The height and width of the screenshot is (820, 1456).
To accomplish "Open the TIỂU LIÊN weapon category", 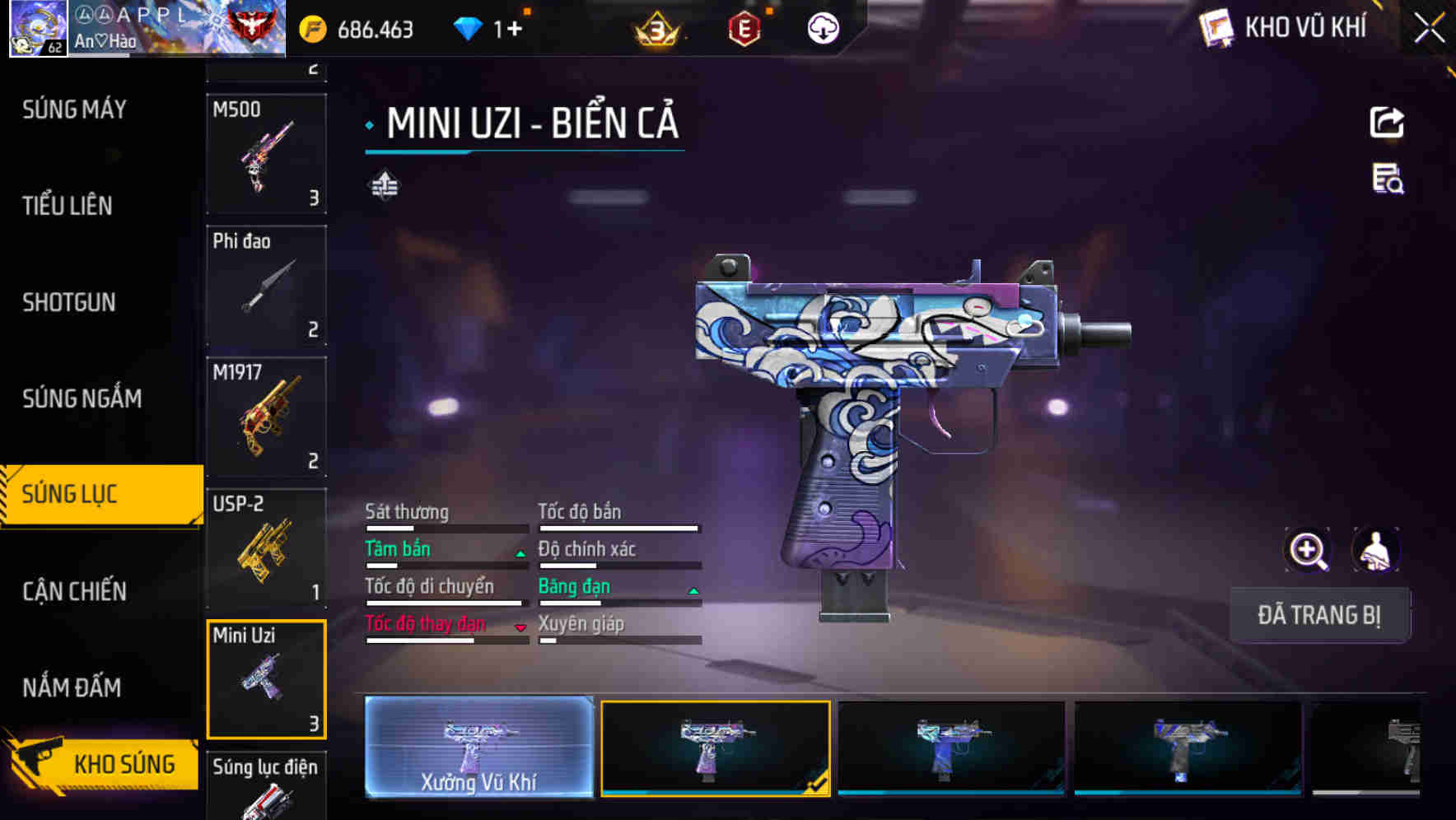I will click(x=68, y=206).
